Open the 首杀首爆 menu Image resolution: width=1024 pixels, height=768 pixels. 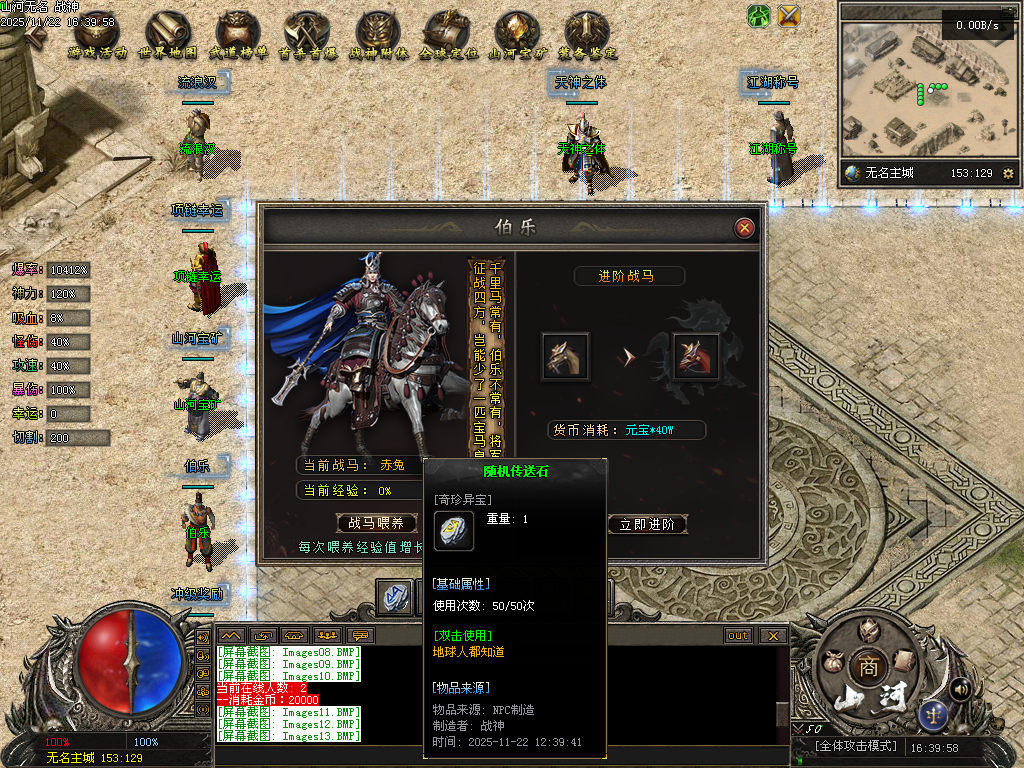point(307,37)
